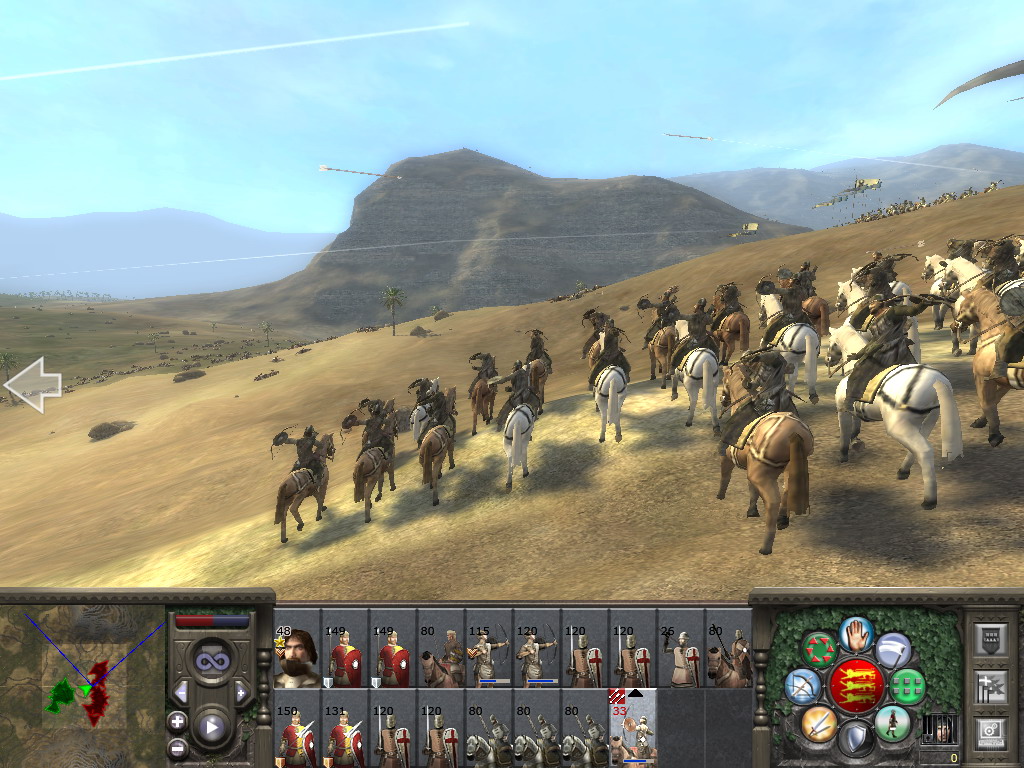Select the selected 33-man horse archer card
The image size is (1024, 768).
pos(633,727)
